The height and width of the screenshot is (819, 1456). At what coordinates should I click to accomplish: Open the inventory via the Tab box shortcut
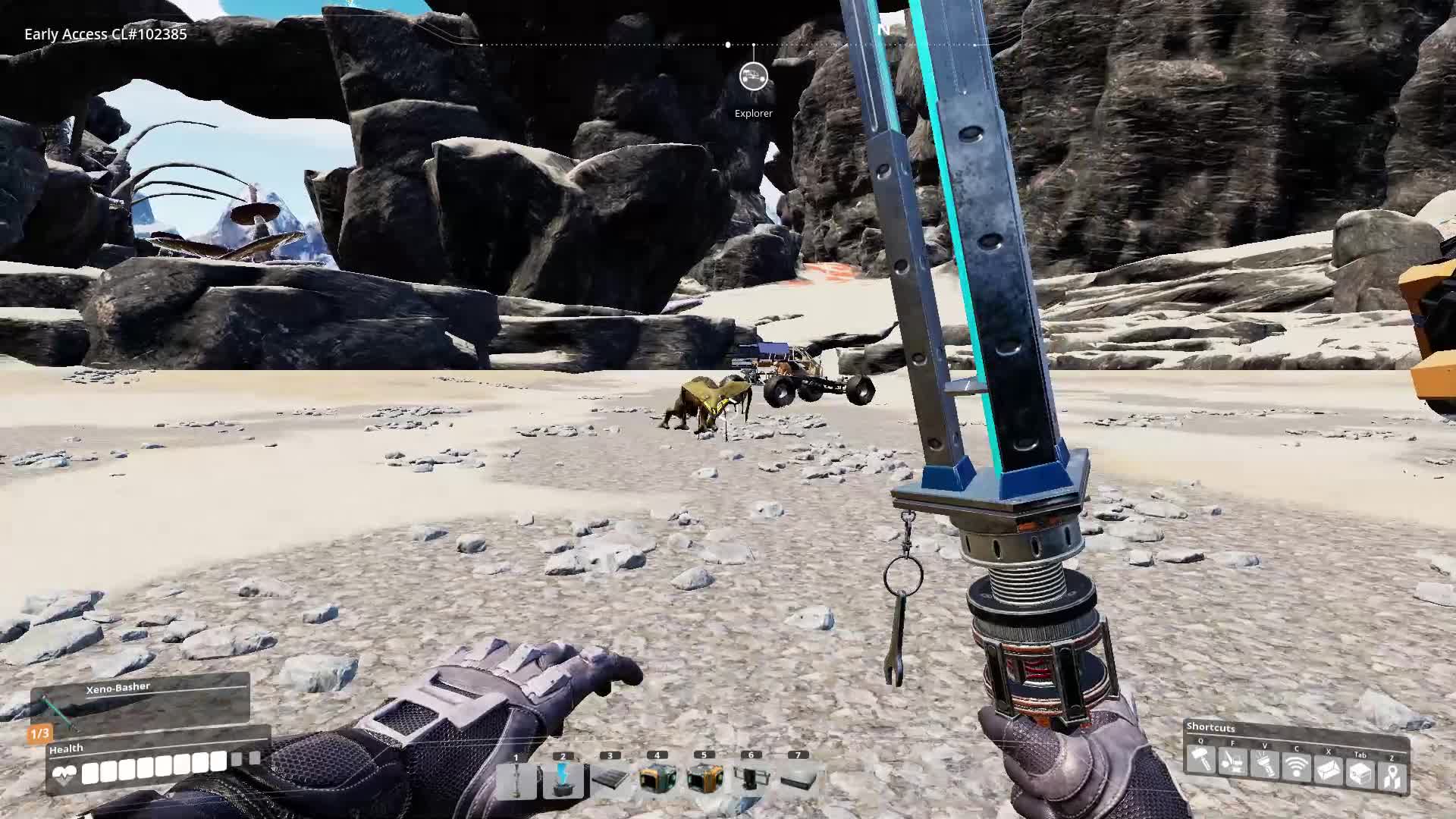click(x=1359, y=773)
